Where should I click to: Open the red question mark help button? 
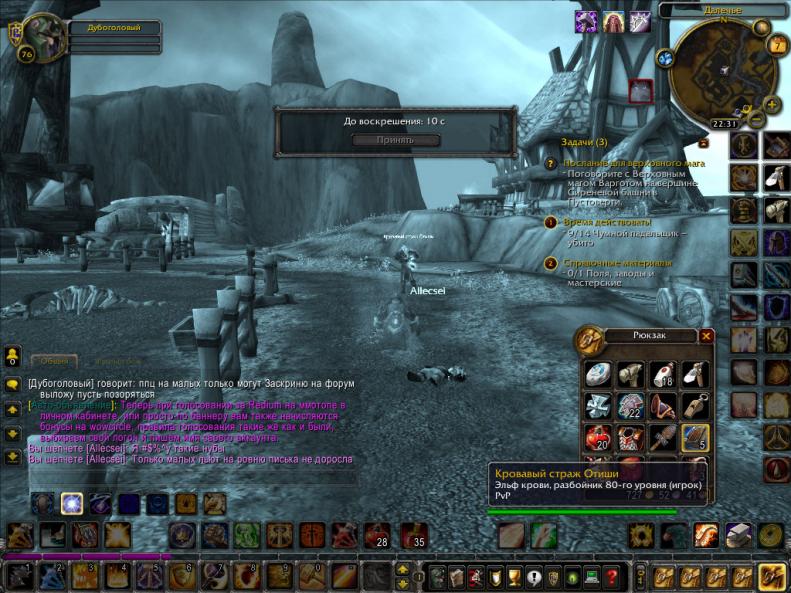tap(612, 576)
